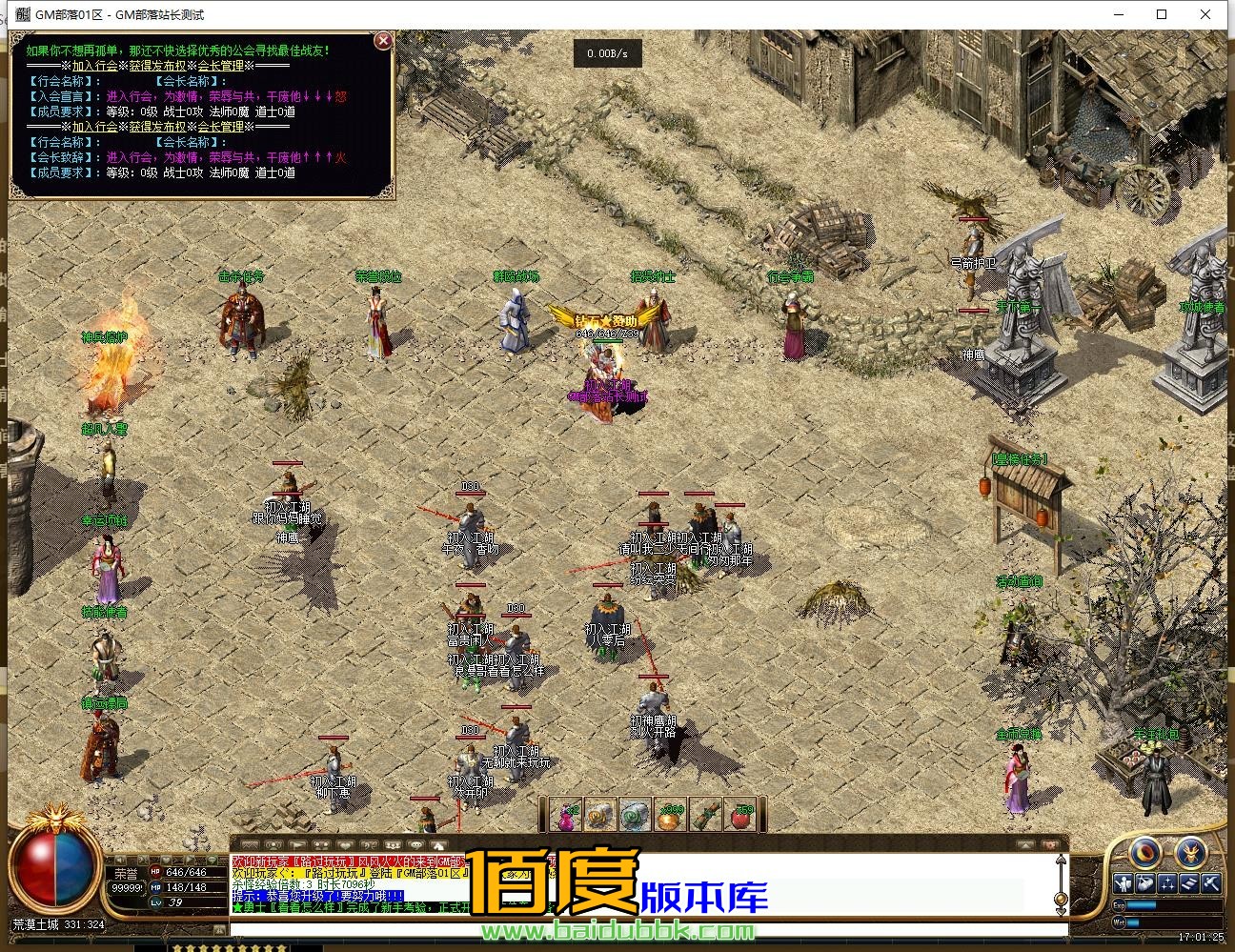The height and width of the screenshot is (952, 1235).
Task: Close the guild recruitment panel
Action: click(383, 40)
